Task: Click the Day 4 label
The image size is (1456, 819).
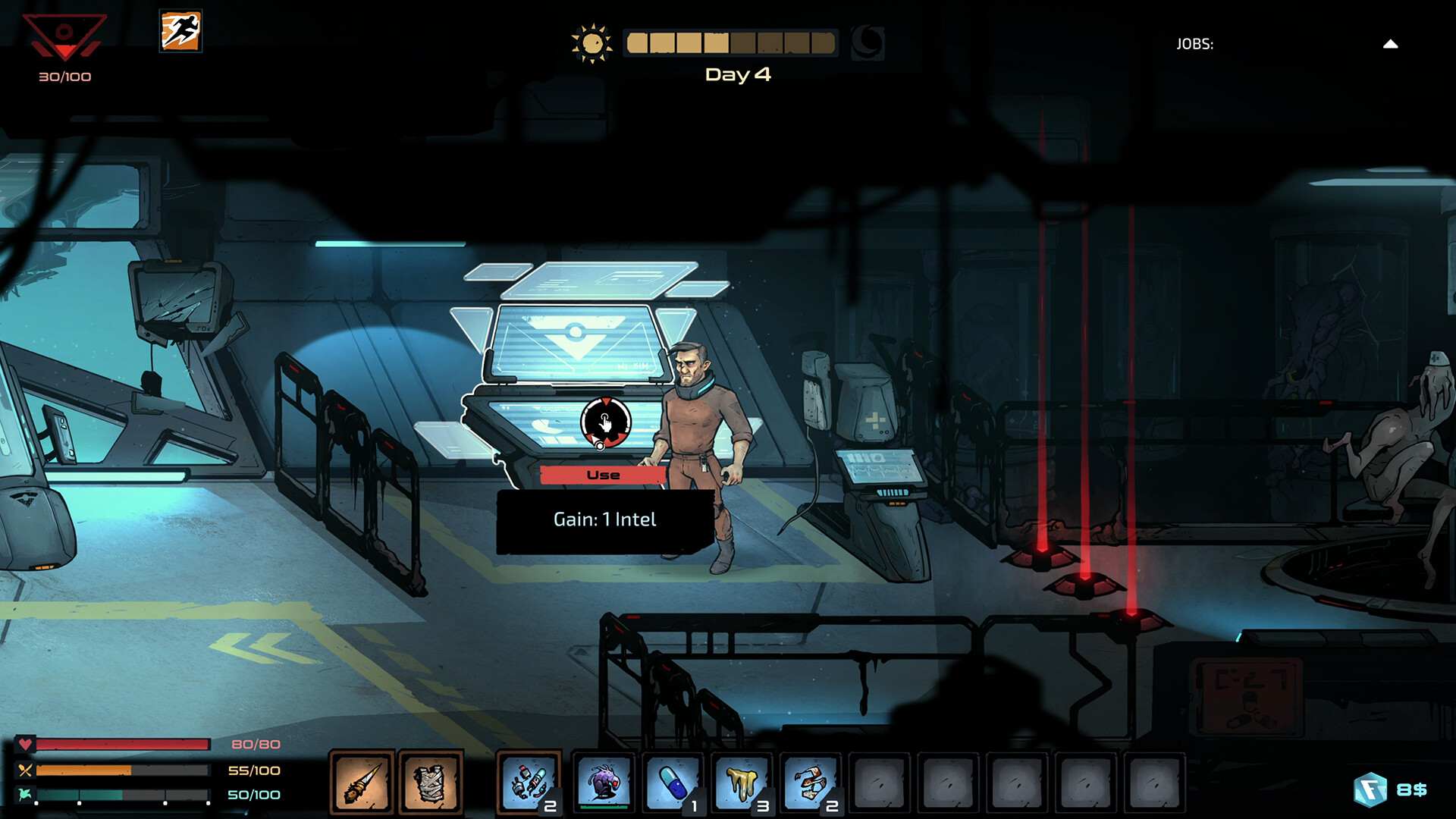Action: tap(736, 74)
